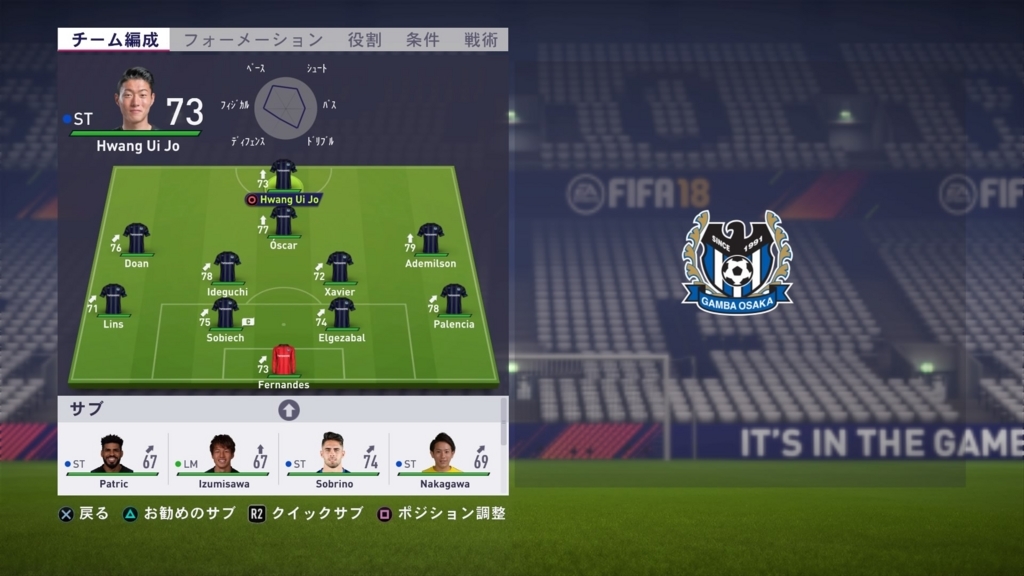Select right back Palencia
Viewport: 1024px width, 576px height.
coord(454,300)
